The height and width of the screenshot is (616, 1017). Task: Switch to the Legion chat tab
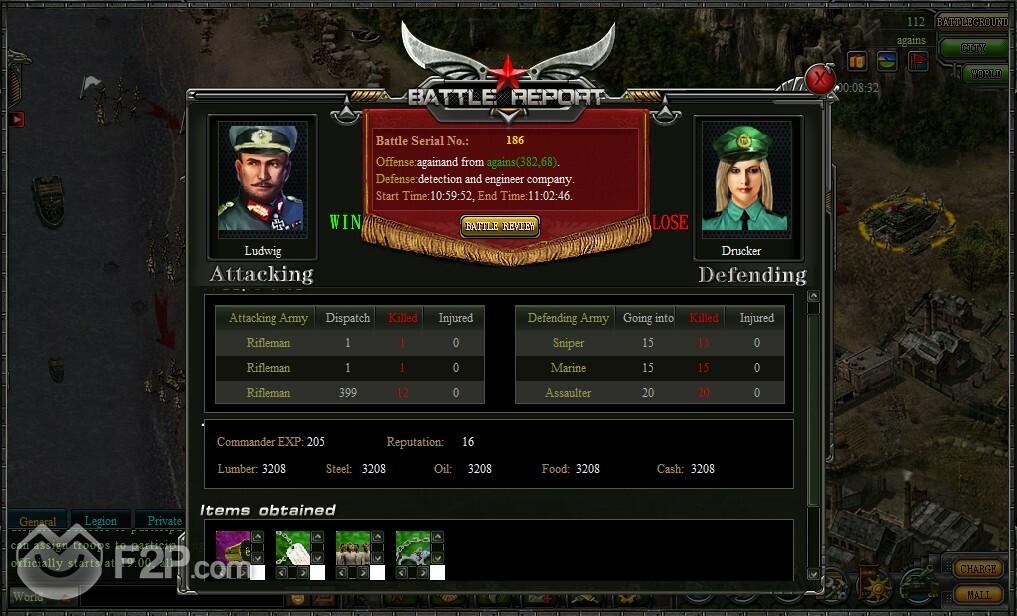[100, 521]
